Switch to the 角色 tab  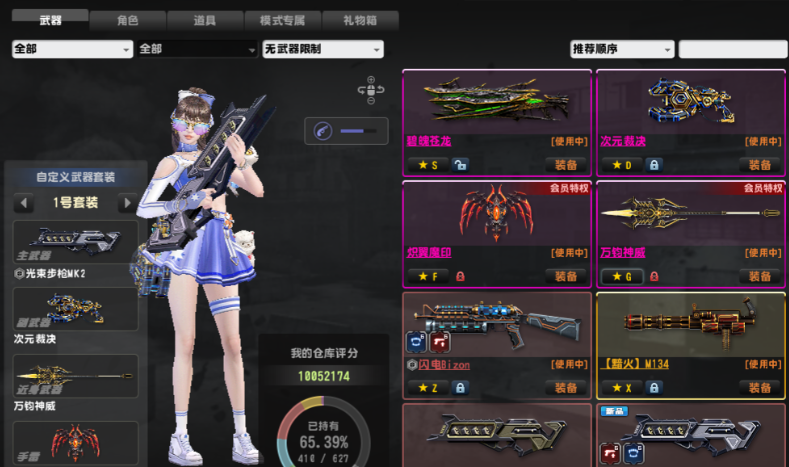tap(127, 20)
